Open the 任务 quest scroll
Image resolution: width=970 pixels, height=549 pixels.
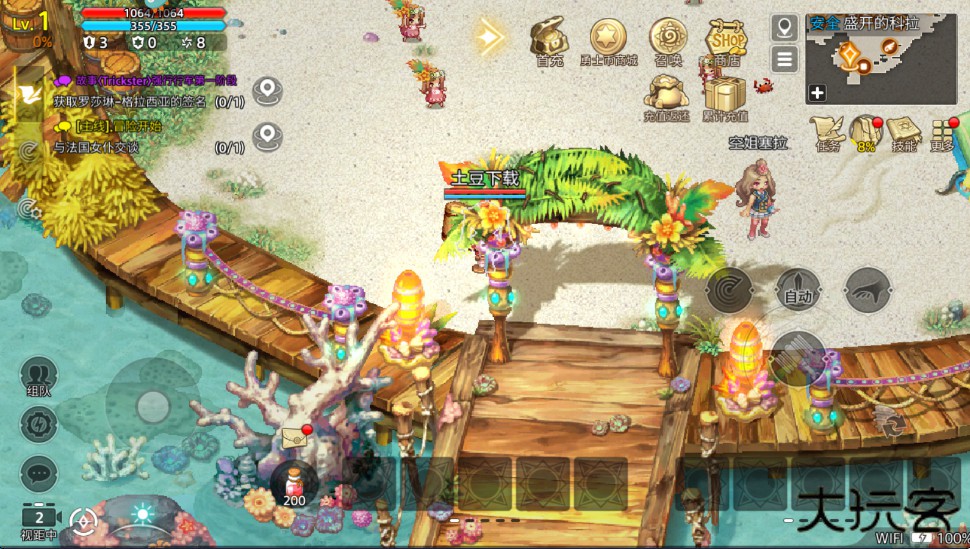[x=827, y=131]
